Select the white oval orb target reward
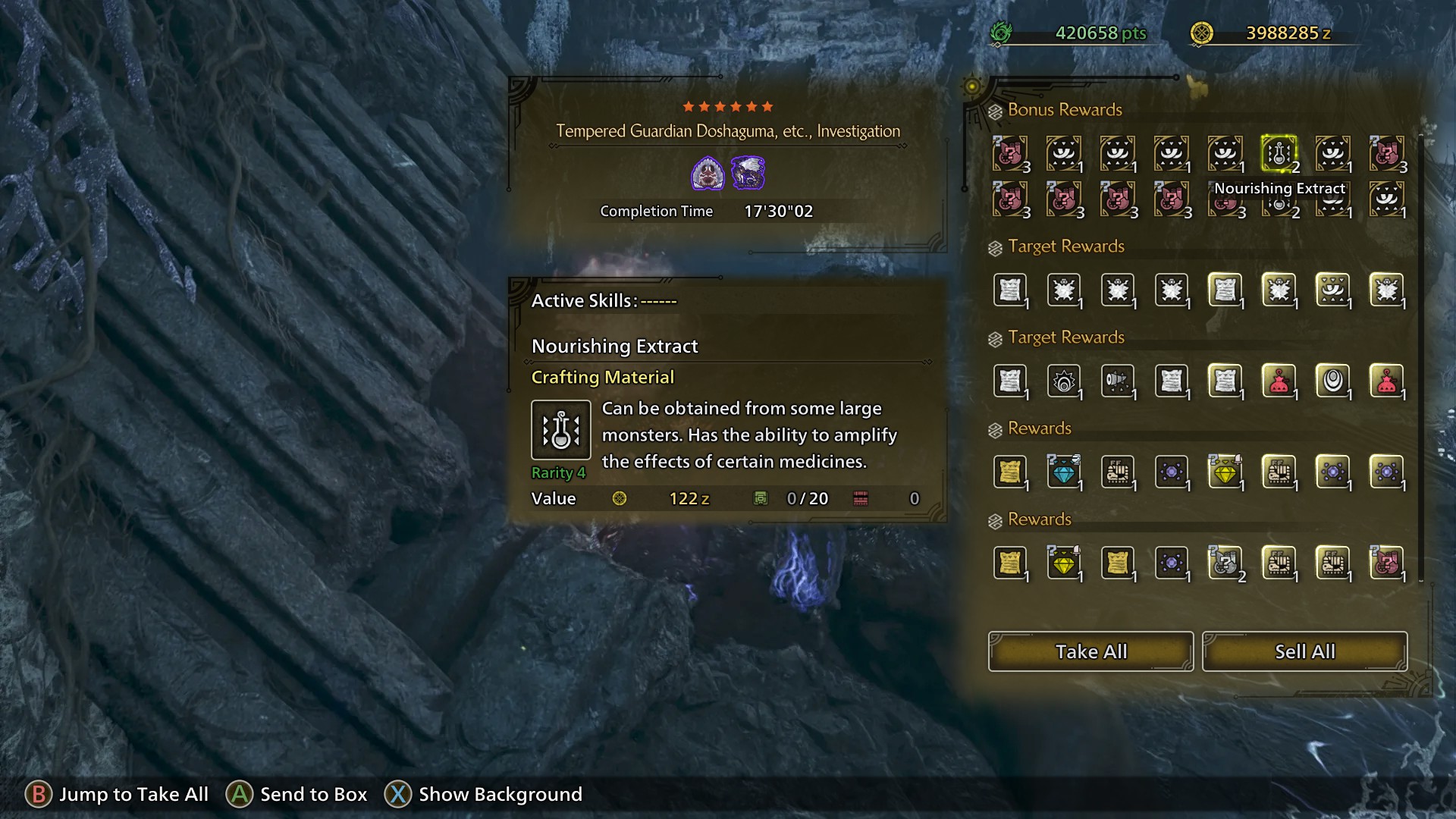Image resolution: width=1456 pixels, height=819 pixels. pos(1332,381)
